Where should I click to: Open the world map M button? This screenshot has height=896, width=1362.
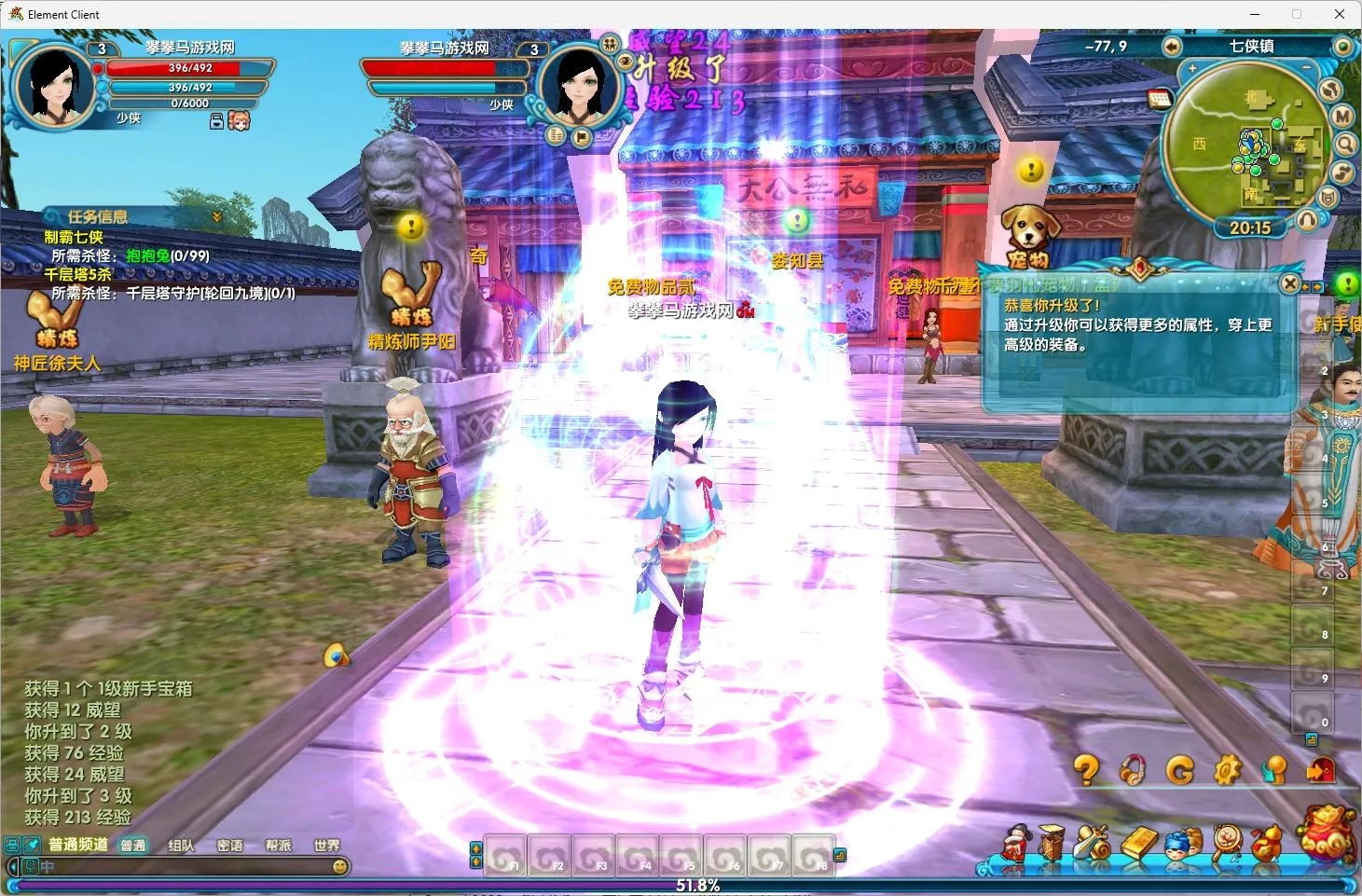pyautogui.click(x=1341, y=117)
